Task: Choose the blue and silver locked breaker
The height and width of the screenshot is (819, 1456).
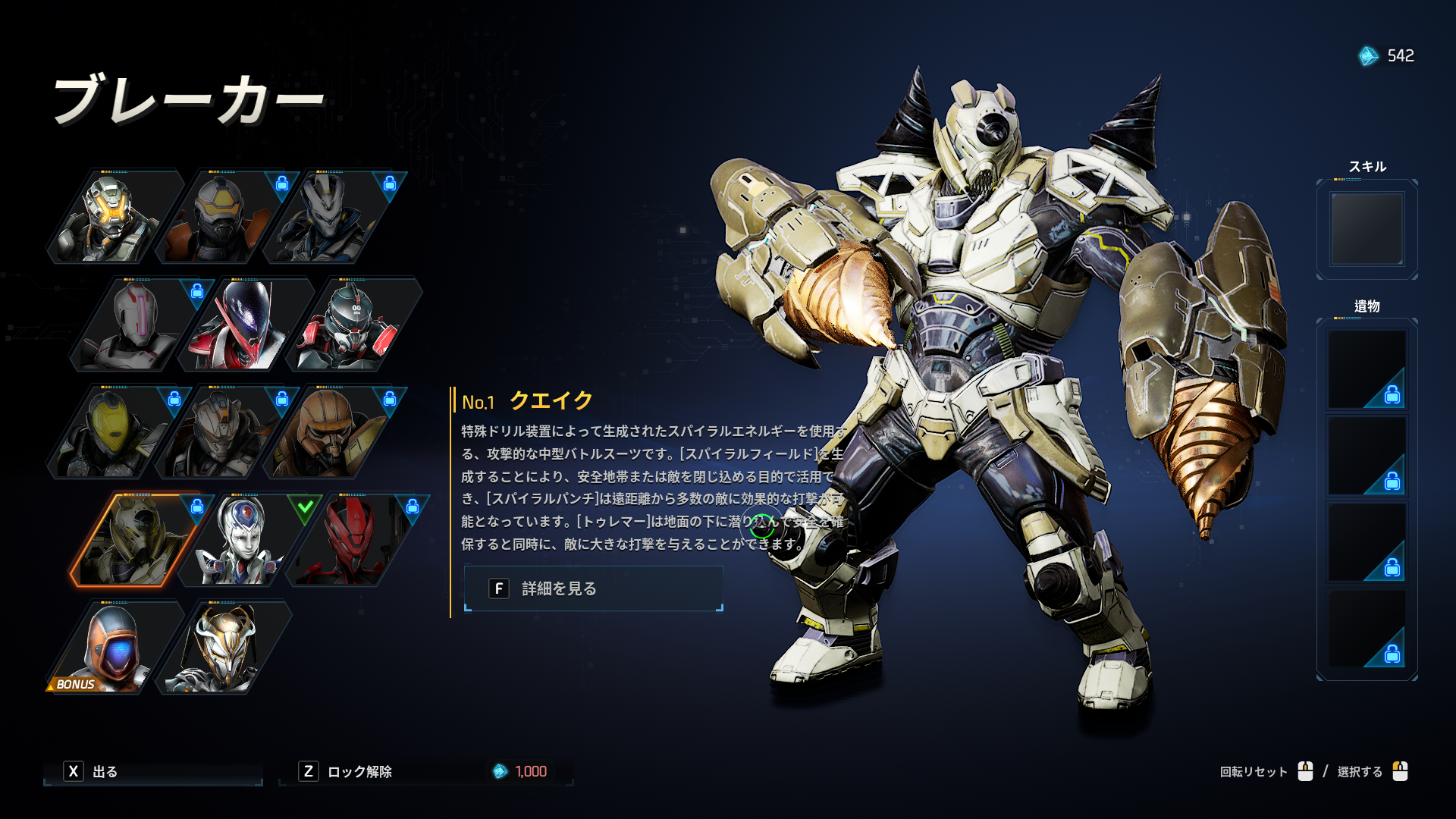Action: (329, 217)
